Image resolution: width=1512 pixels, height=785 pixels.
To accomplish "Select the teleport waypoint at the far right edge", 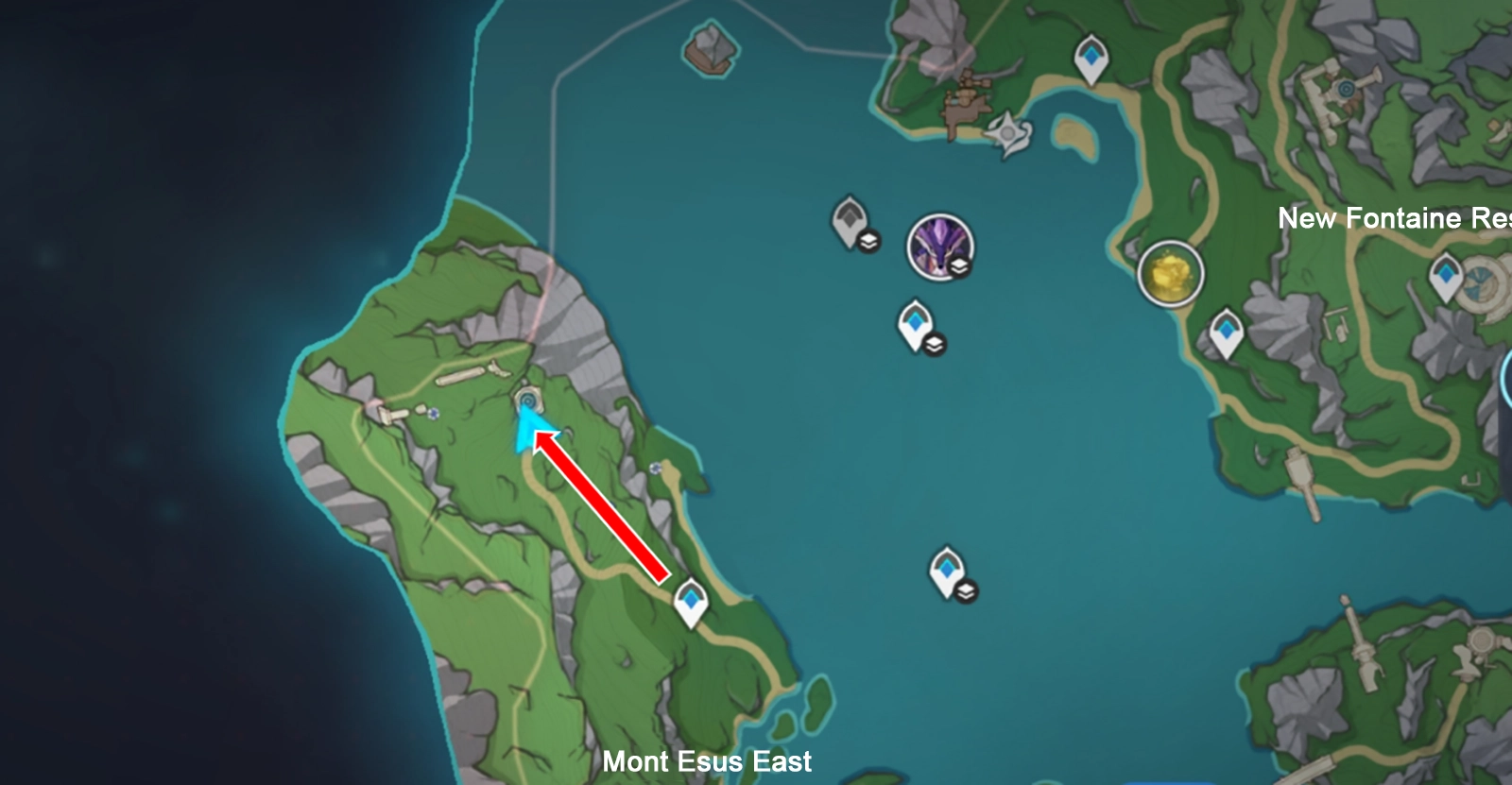I will point(1445,272).
